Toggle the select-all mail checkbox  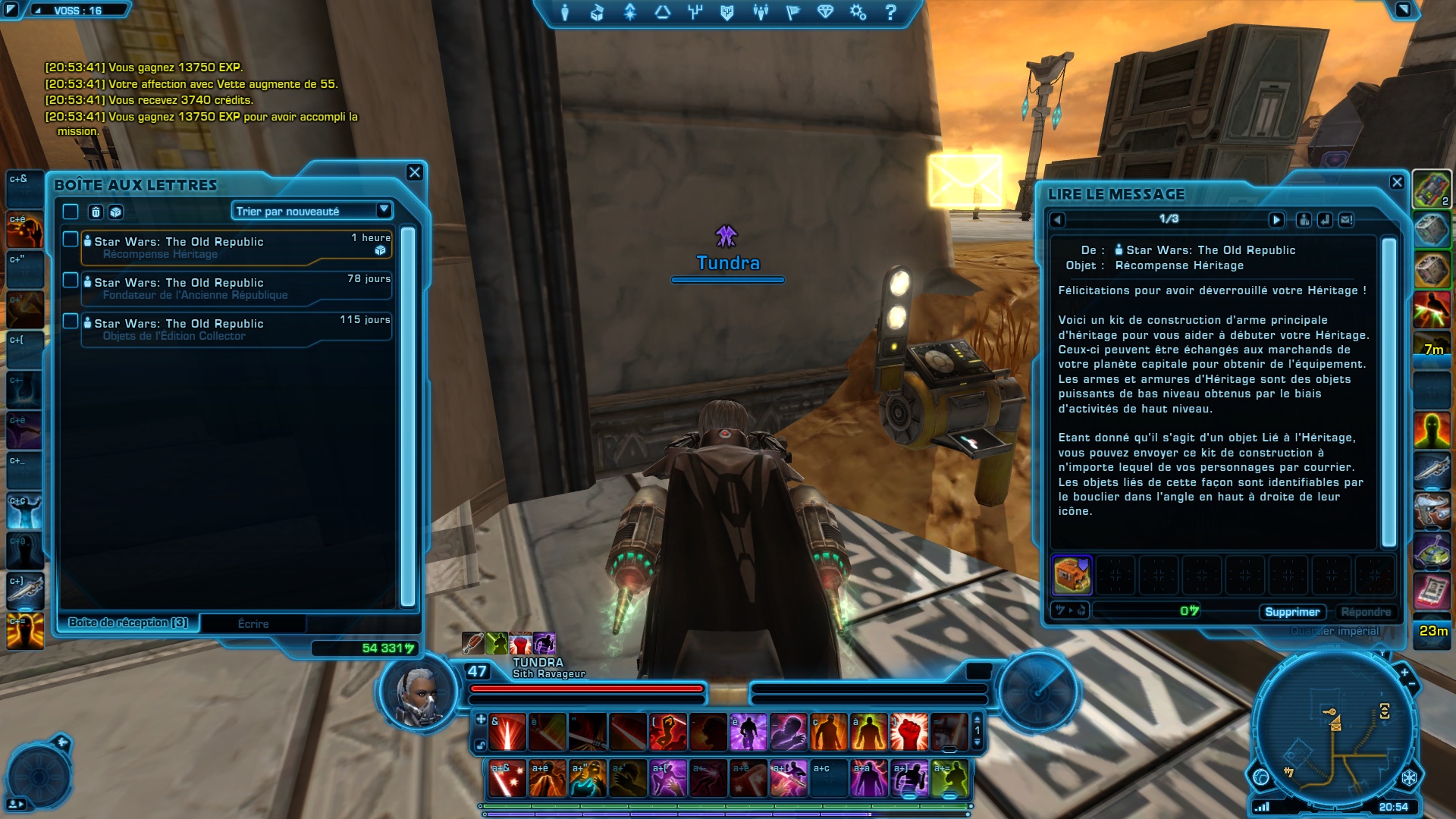pos(71,212)
